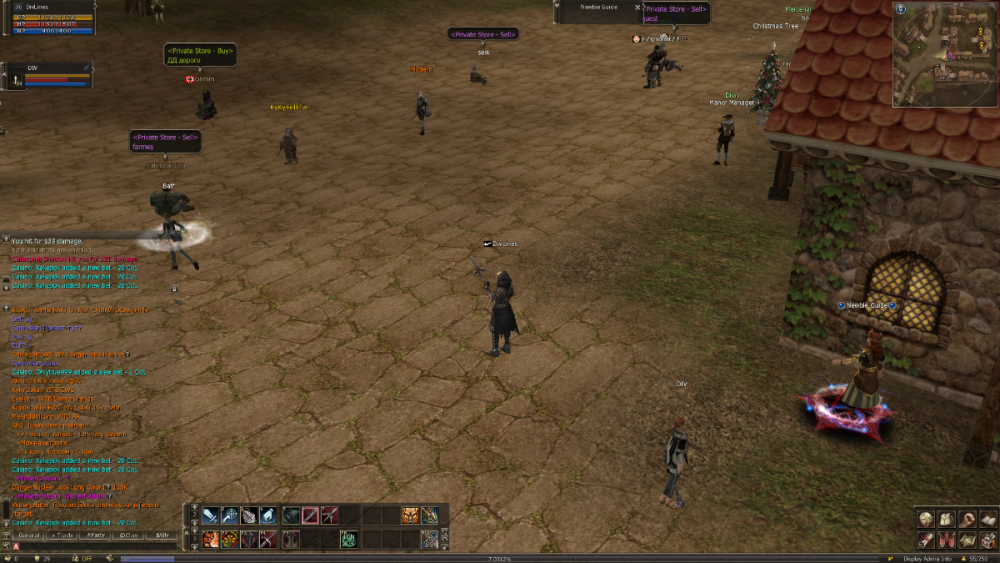Open the inventory bag icon
The height and width of the screenshot is (563, 1000).
click(x=946, y=518)
